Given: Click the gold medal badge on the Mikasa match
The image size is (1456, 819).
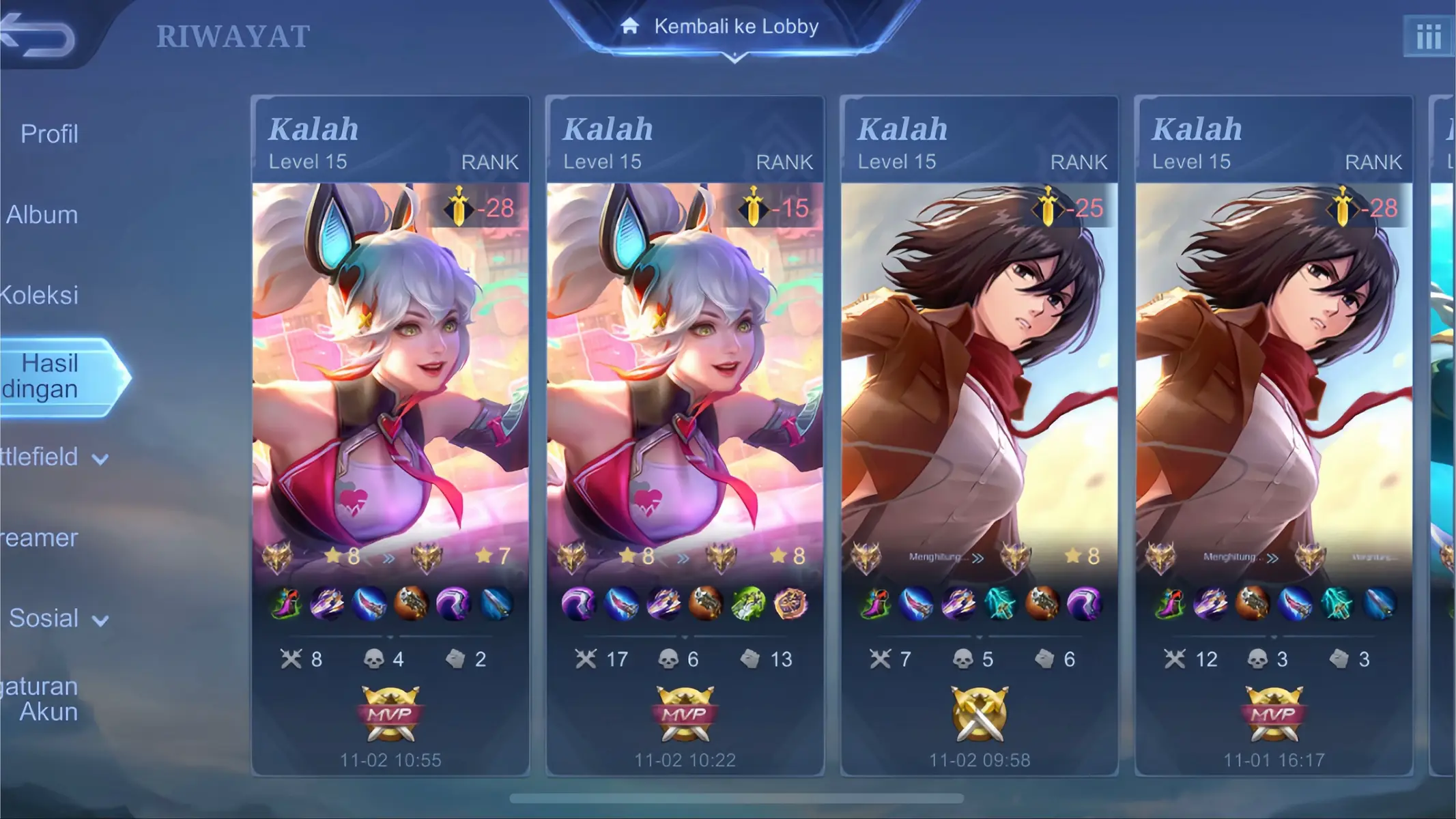Looking at the screenshot, I should click(980, 713).
